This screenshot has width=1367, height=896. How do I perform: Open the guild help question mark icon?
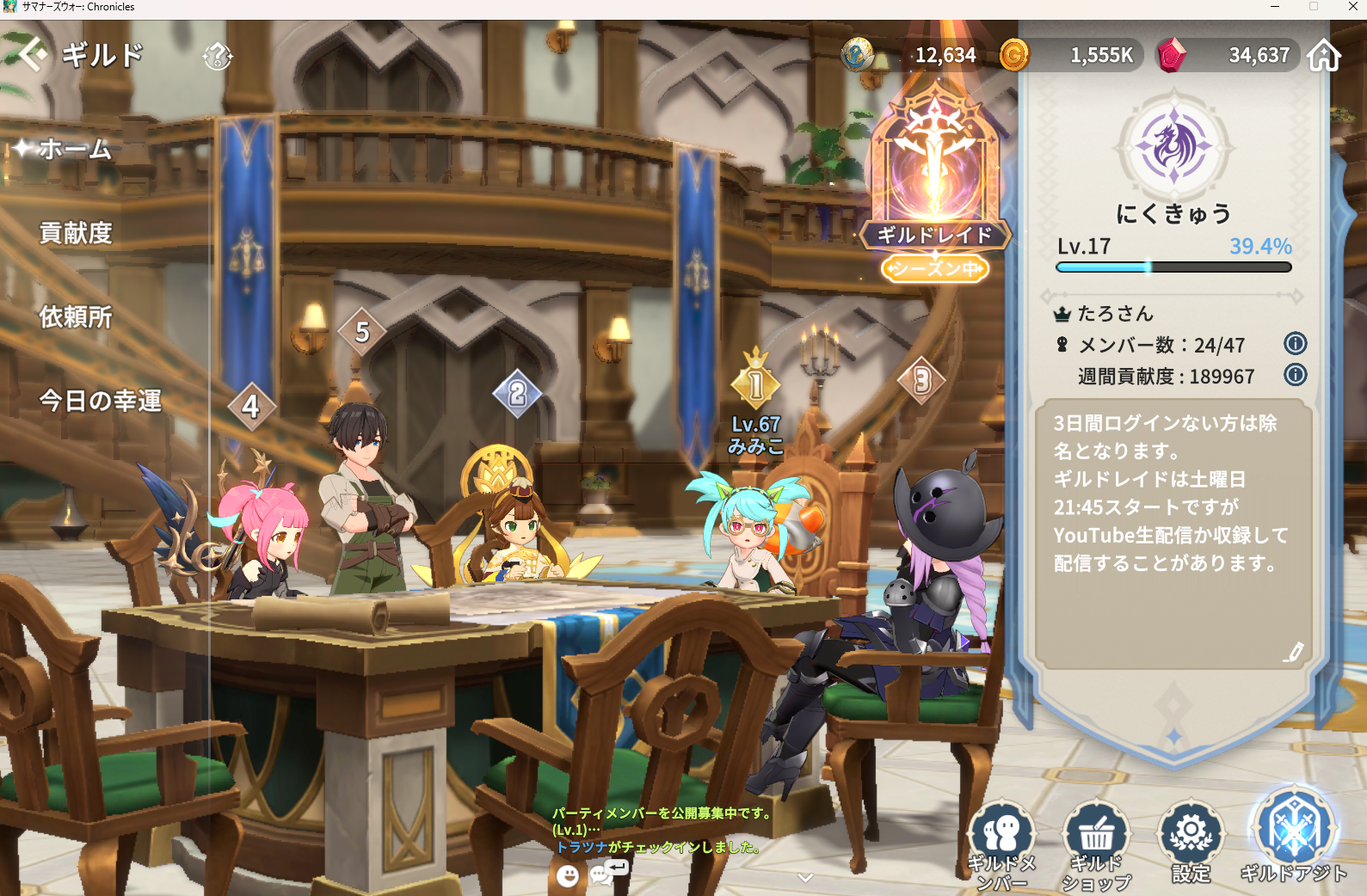[x=218, y=57]
